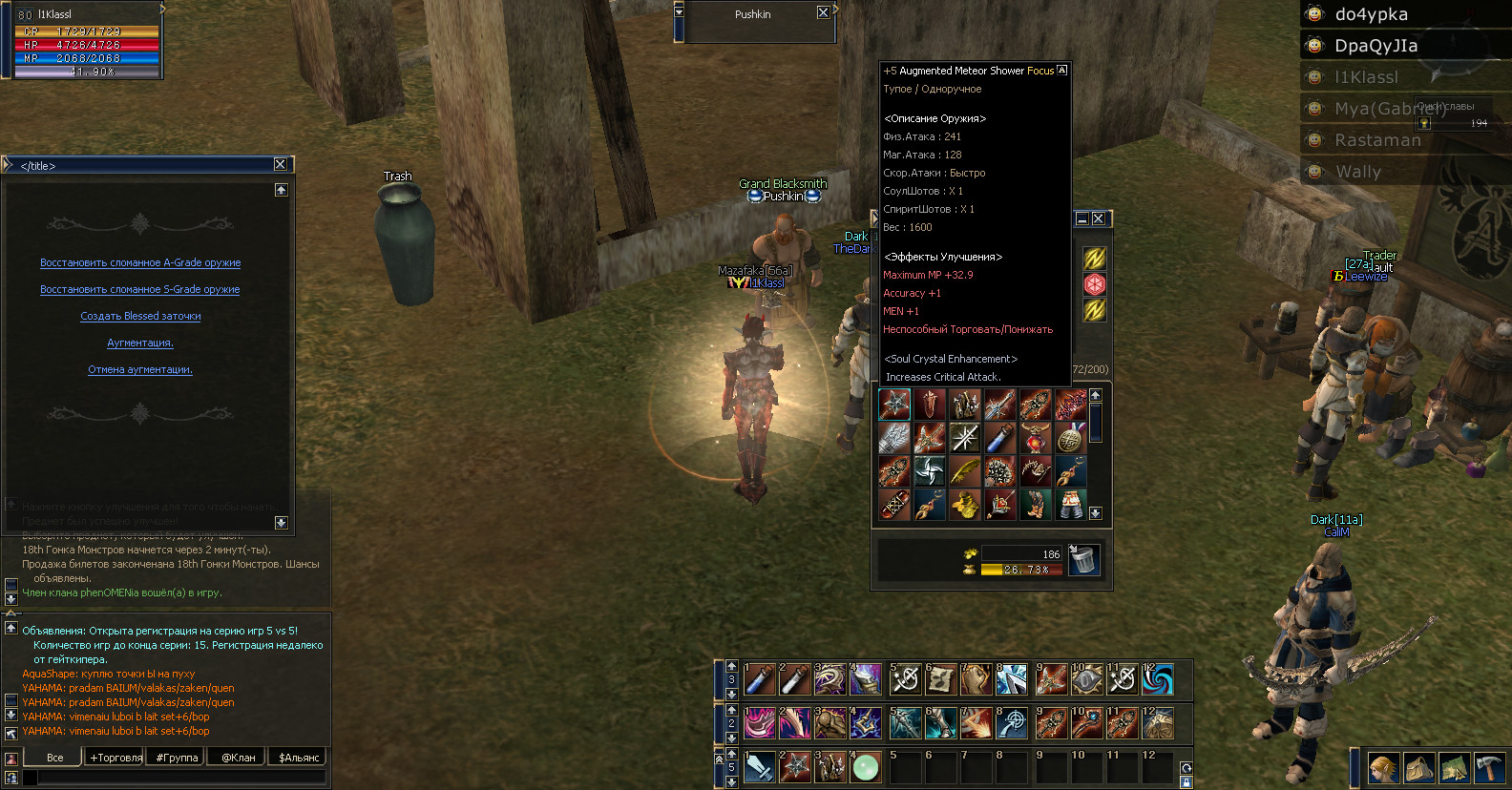
Task: Open the "$Альянс" chat tab
Action: point(299,758)
